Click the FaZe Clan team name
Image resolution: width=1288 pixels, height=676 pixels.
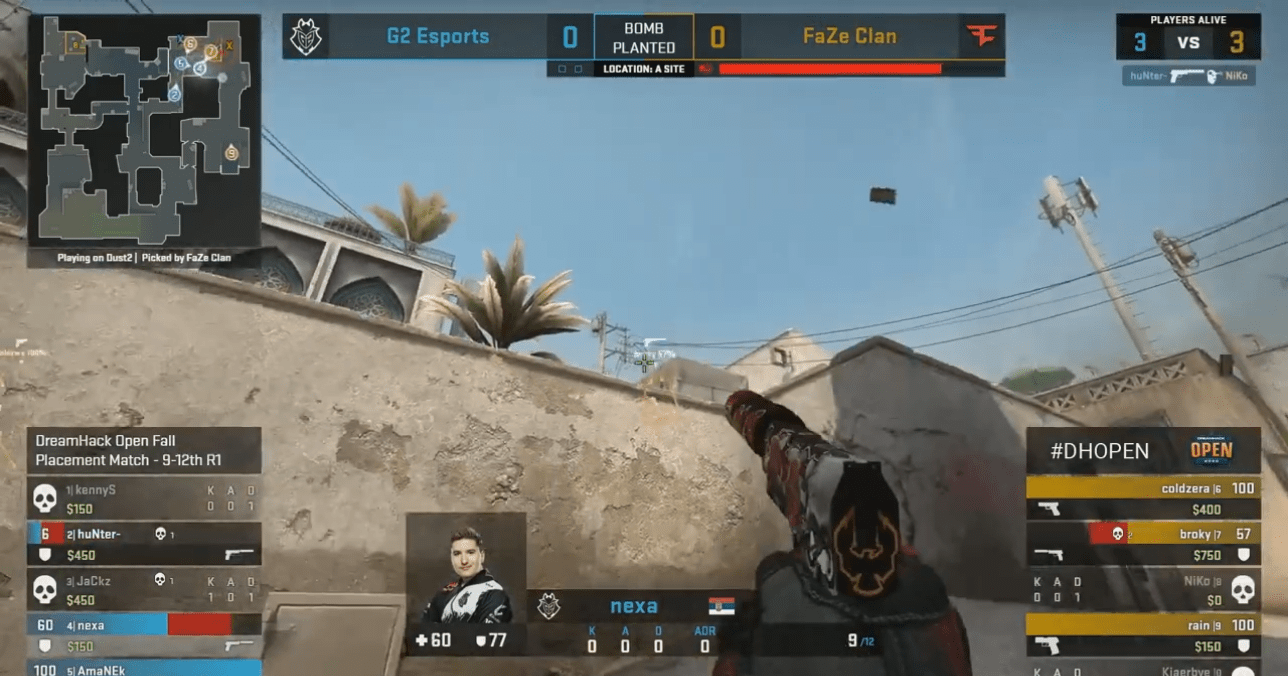click(x=849, y=37)
